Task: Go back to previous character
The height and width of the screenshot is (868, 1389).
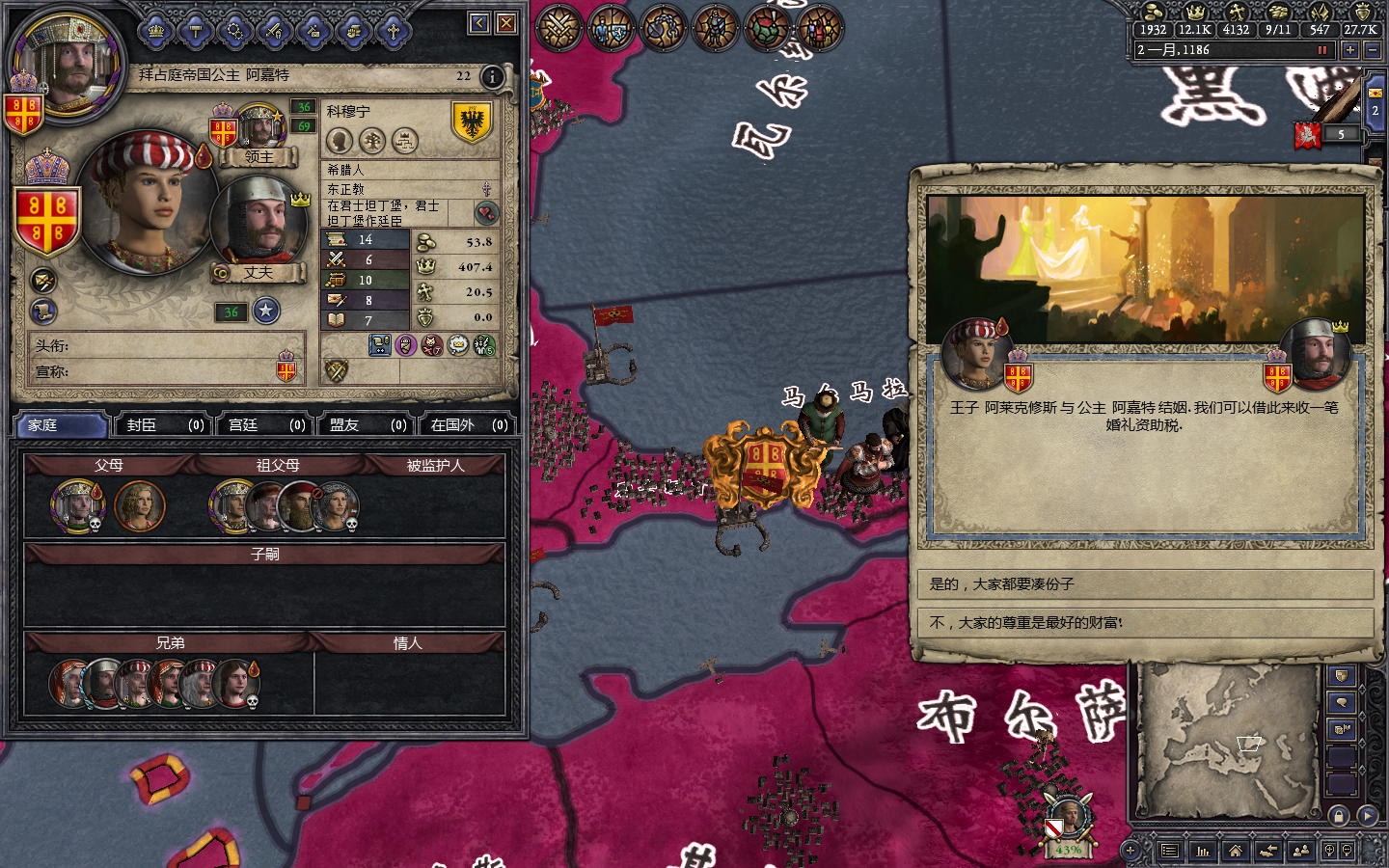Action: 479,23
